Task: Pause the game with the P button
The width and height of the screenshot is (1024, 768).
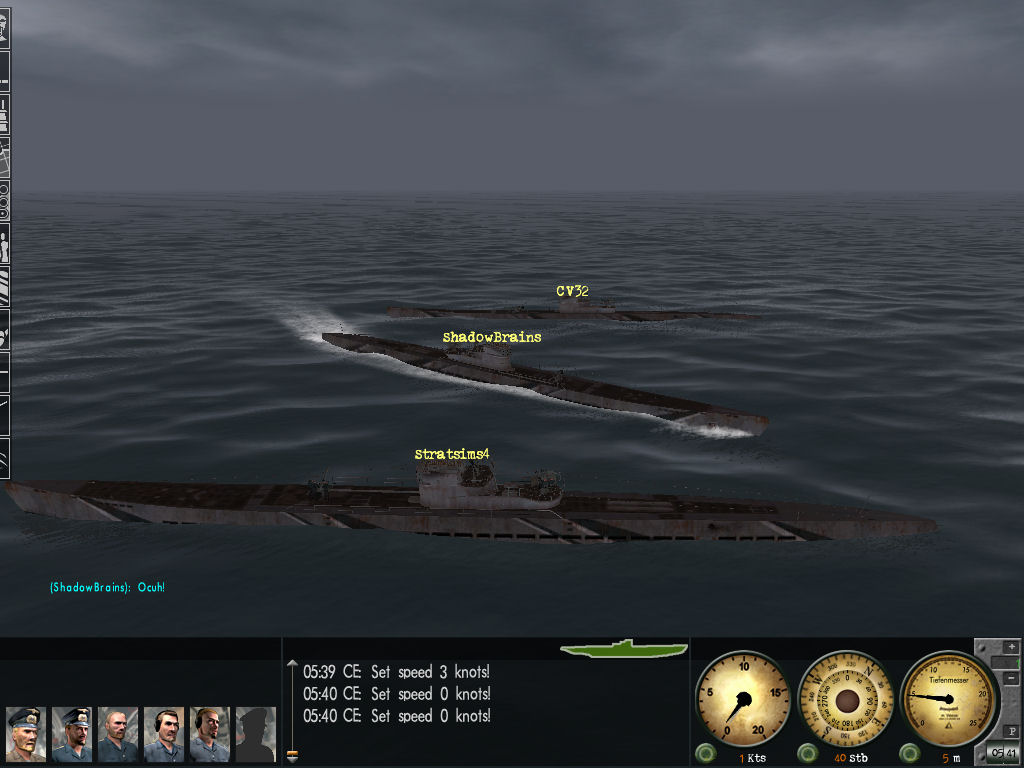Action: [x=1012, y=731]
